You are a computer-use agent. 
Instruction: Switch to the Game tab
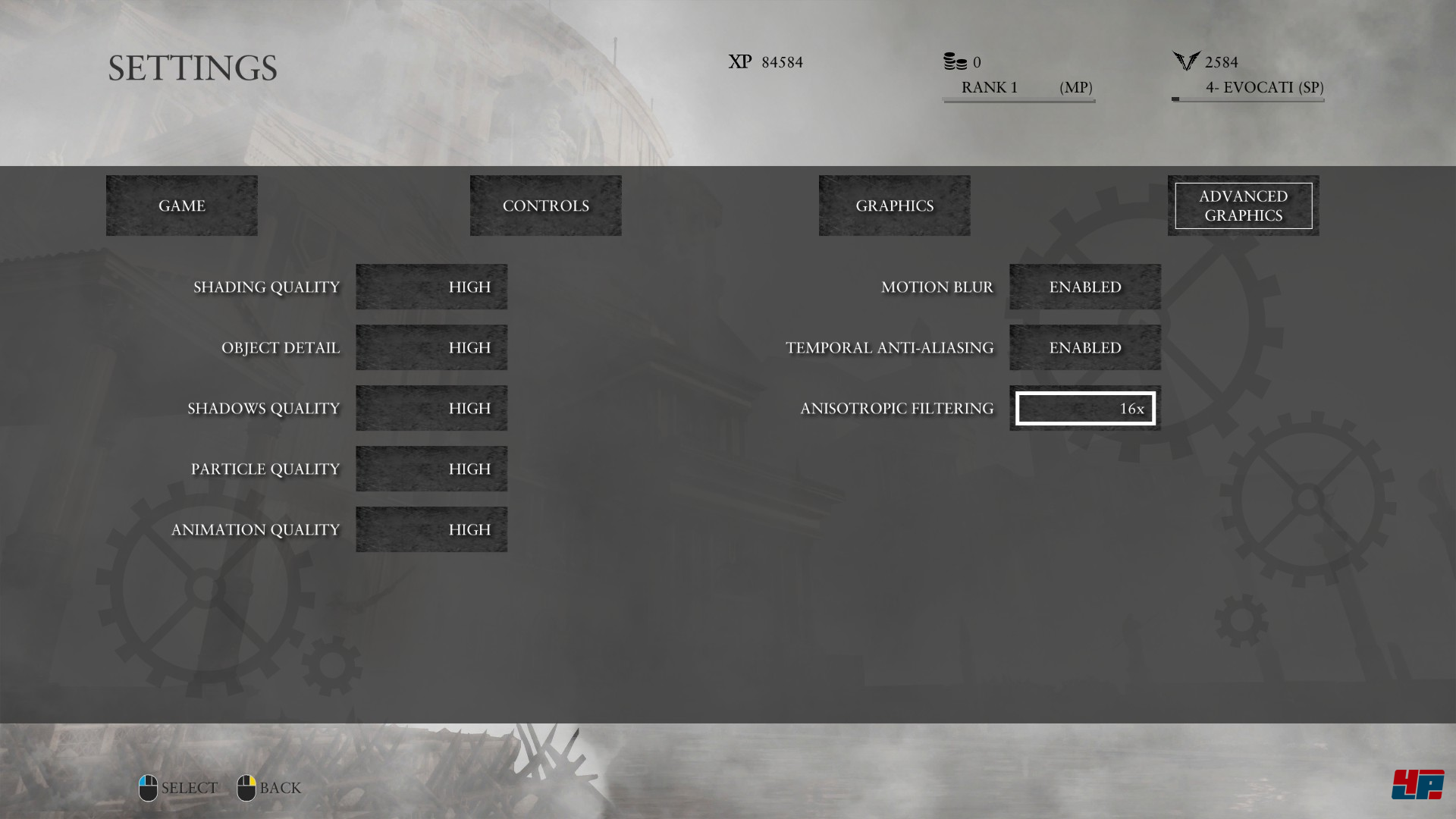(x=181, y=205)
